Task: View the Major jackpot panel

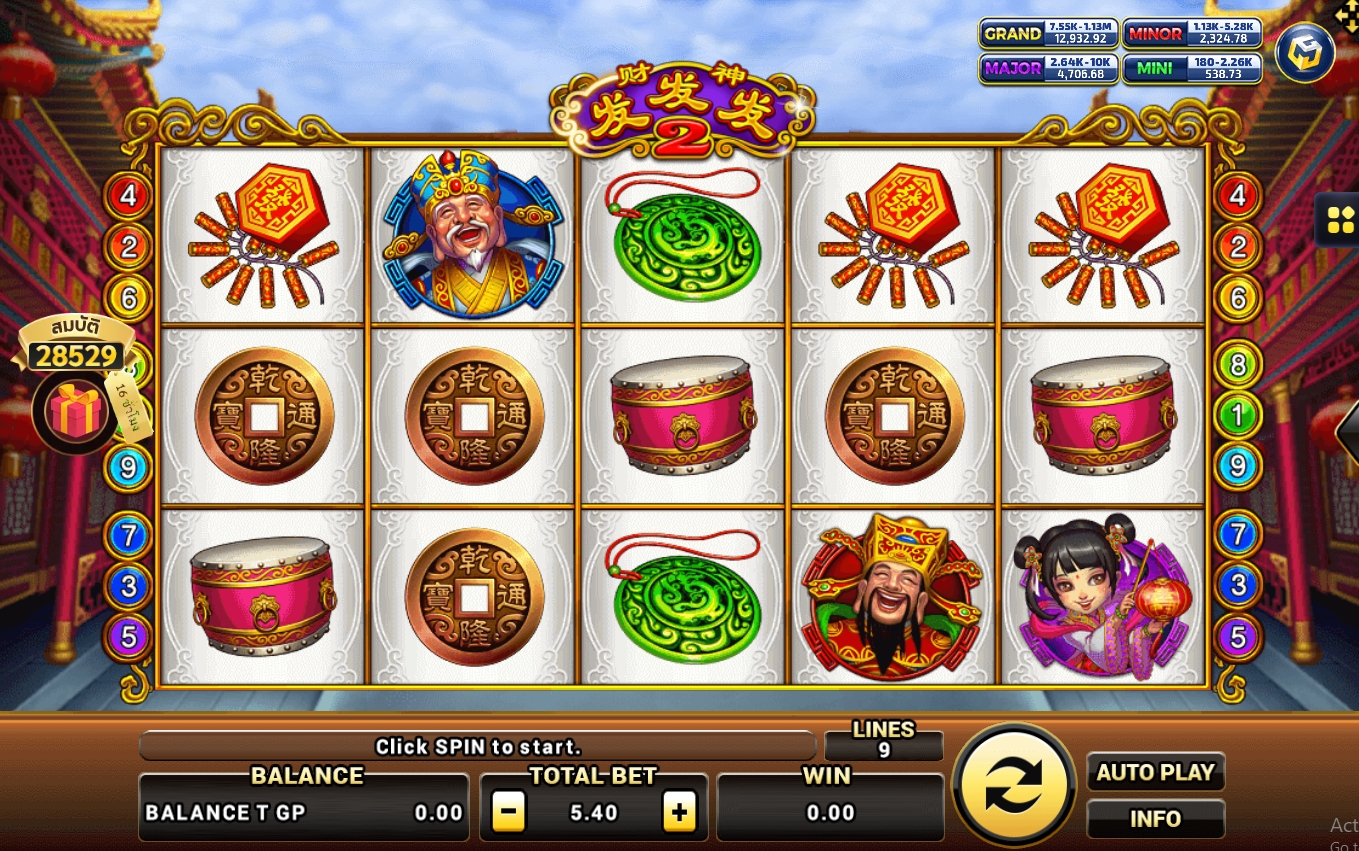Action: [1048, 68]
